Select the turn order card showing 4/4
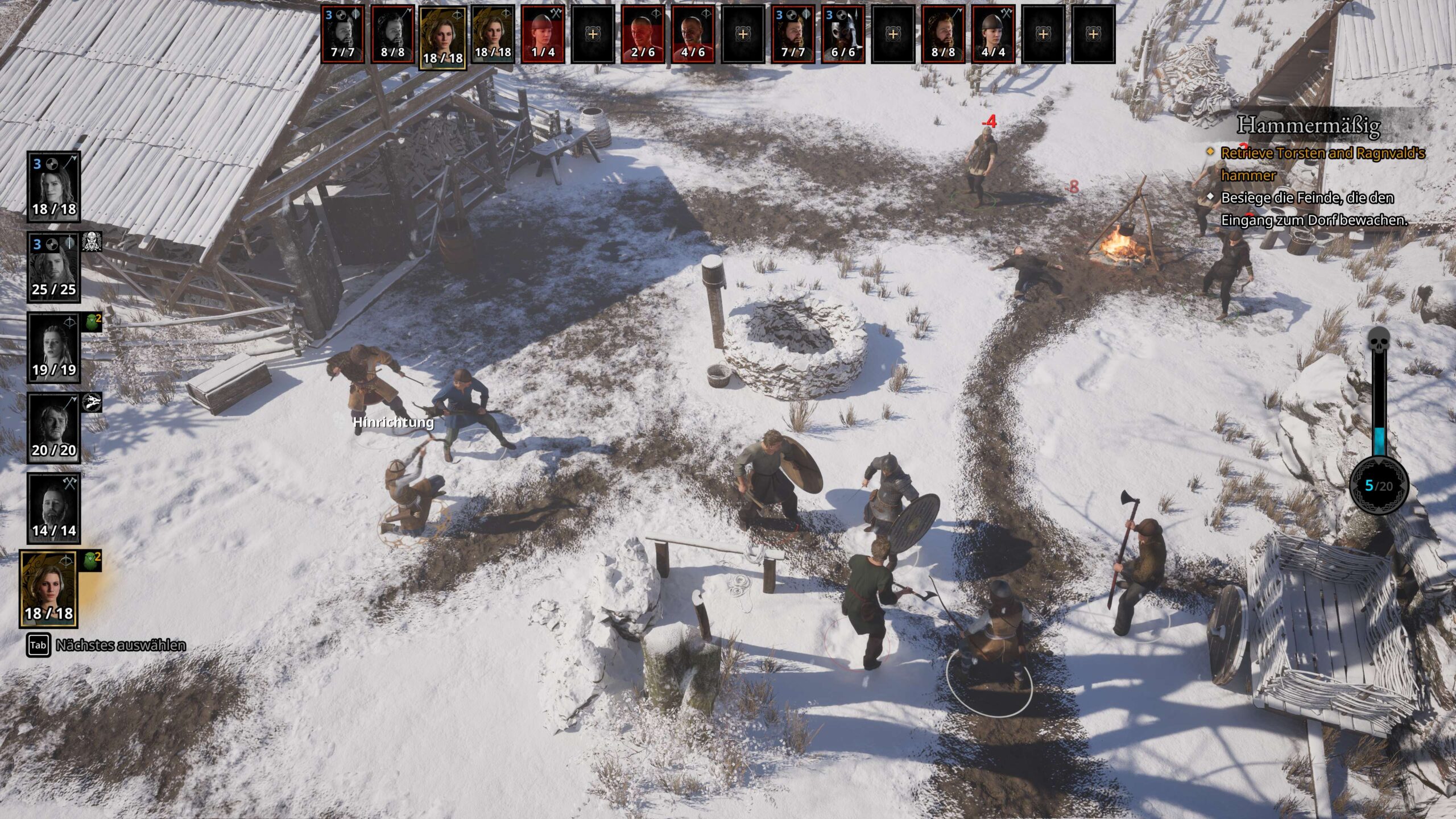 (993, 34)
